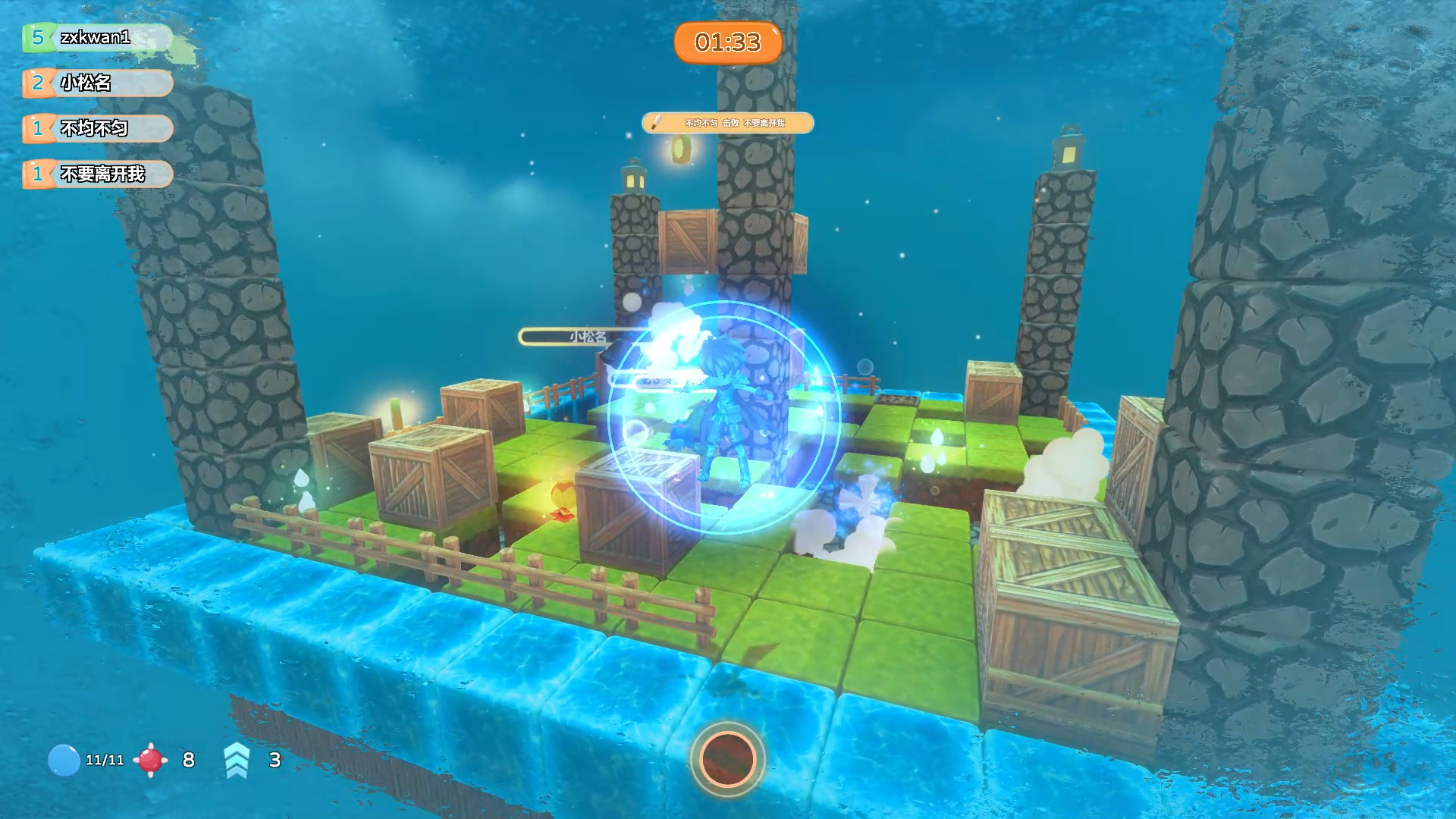Toggle the 不均不匀 scoreboard entry
The image size is (1456, 819).
pos(96,129)
